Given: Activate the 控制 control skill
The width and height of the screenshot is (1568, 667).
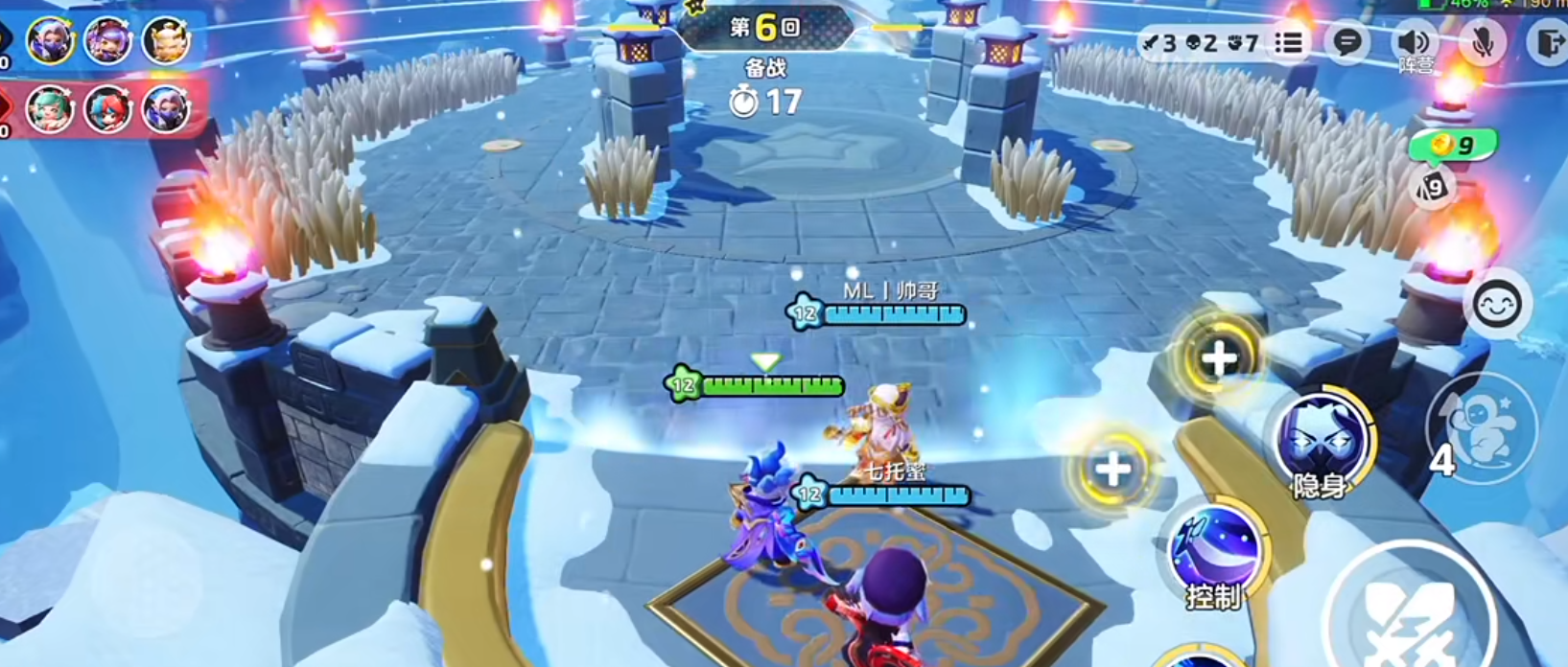Looking at the screenshot, I should [1214, 553].
